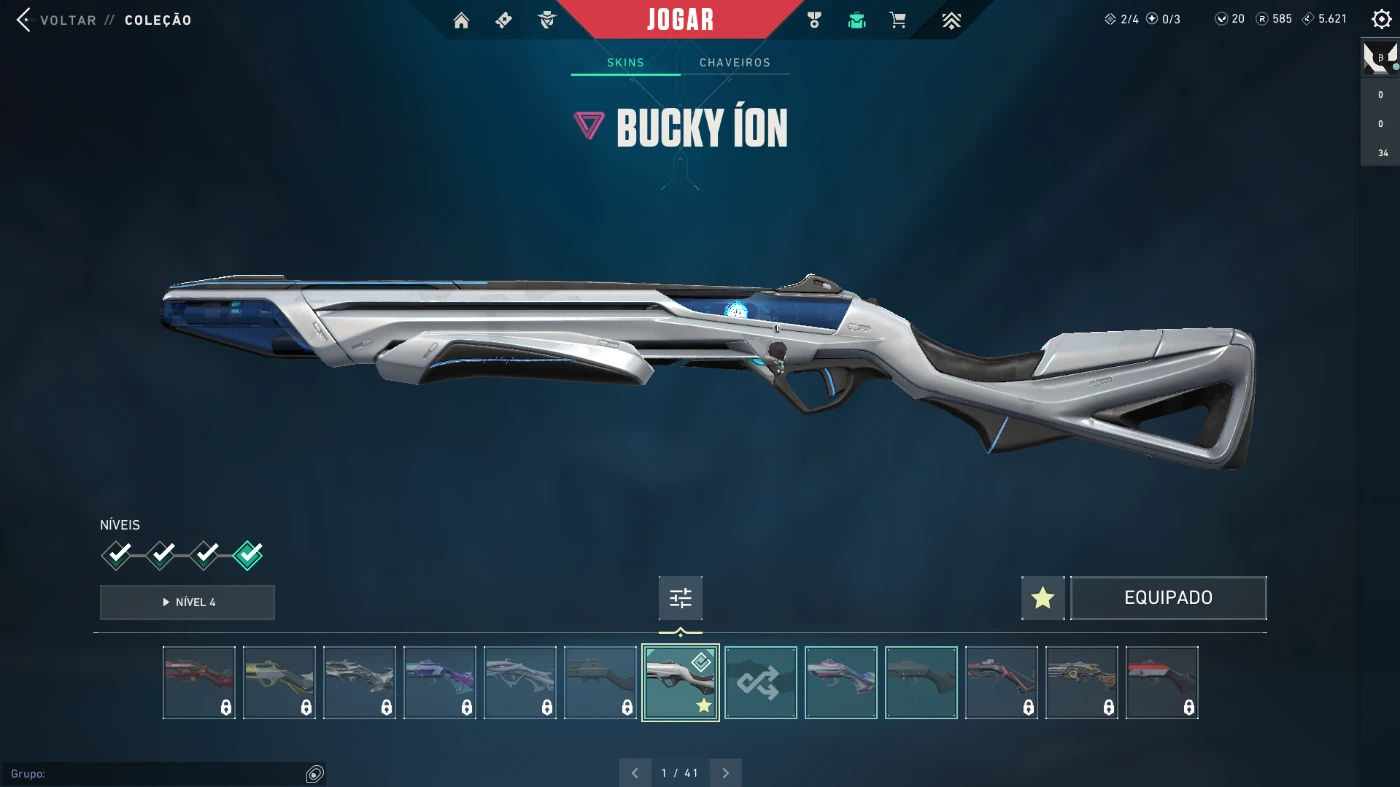Open the skin variants filter button
Viewport: 1400px width, 787px height.
[x=680, y=598]
